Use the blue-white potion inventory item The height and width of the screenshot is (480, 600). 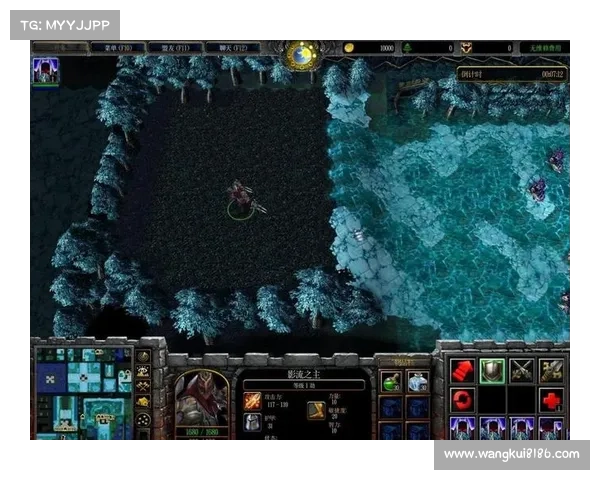418,381
